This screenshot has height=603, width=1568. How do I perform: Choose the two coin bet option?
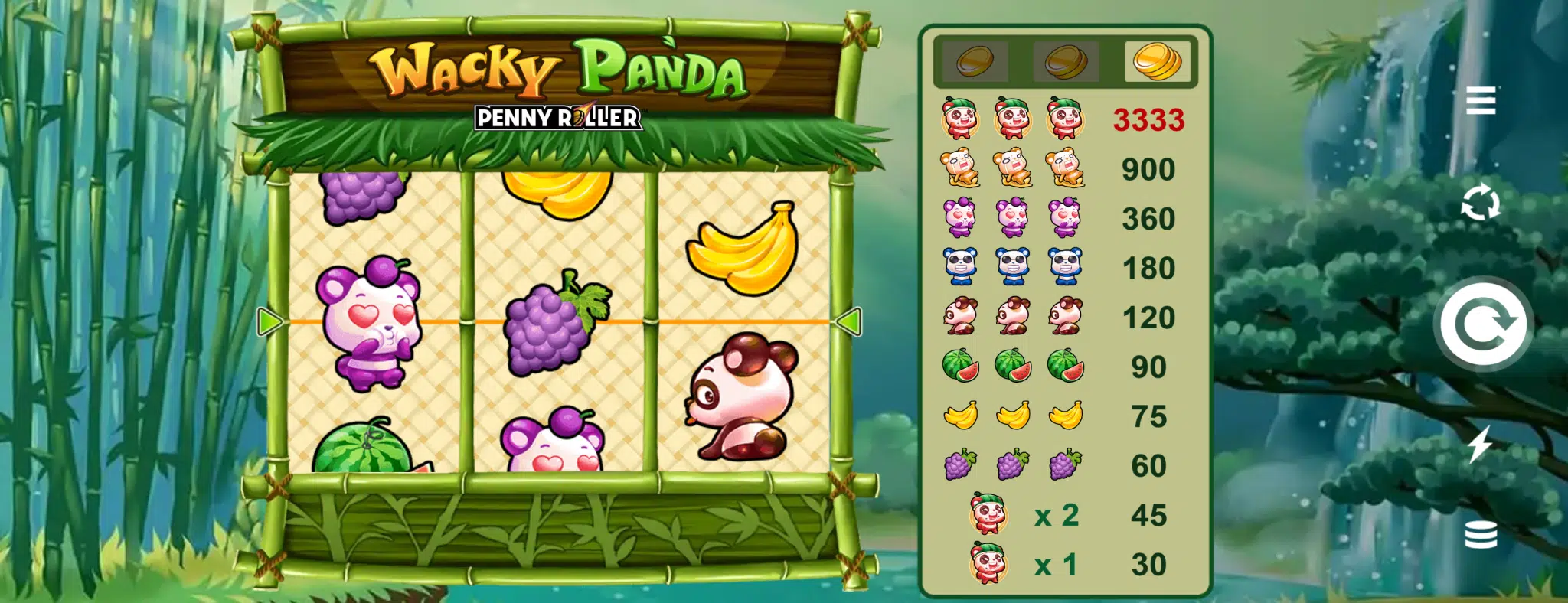(x=1066, y=61)
